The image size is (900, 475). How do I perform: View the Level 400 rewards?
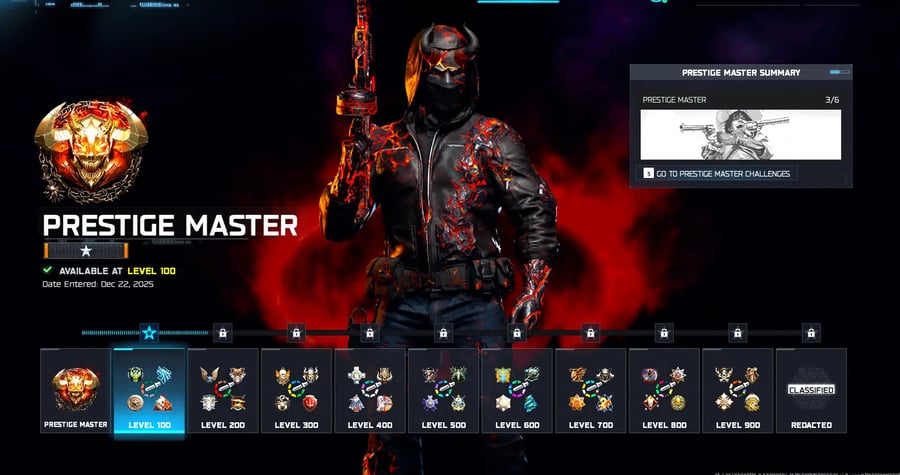(x=370, y=390)
